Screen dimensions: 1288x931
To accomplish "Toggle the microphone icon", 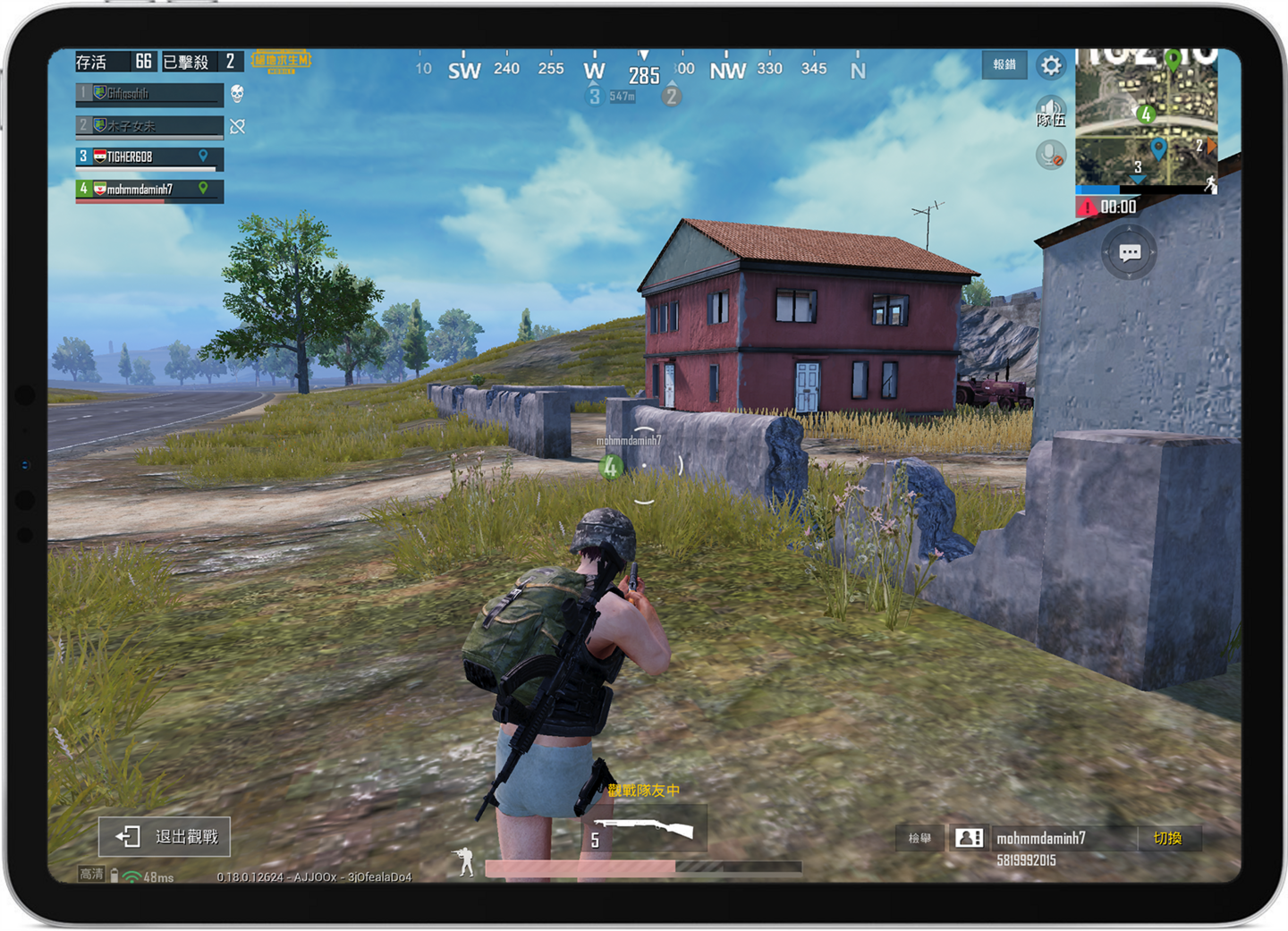I will point(1051,155).
